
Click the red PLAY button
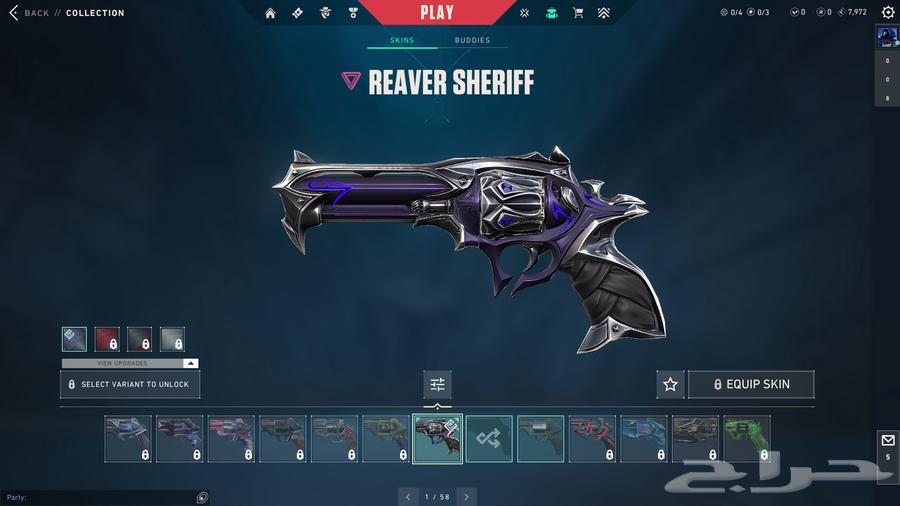click(x=436, y=13)
